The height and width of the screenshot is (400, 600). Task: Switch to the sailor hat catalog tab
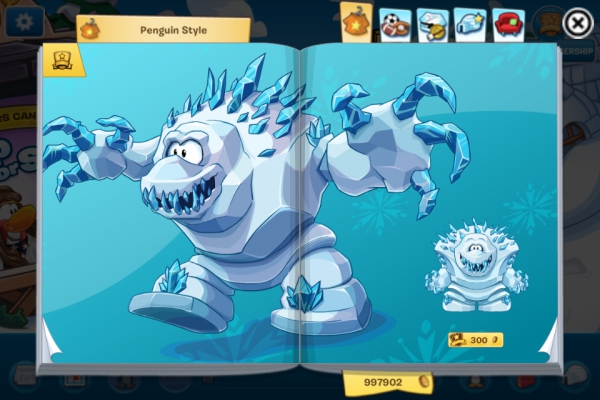pyautogui.click(x=432, y=24)
